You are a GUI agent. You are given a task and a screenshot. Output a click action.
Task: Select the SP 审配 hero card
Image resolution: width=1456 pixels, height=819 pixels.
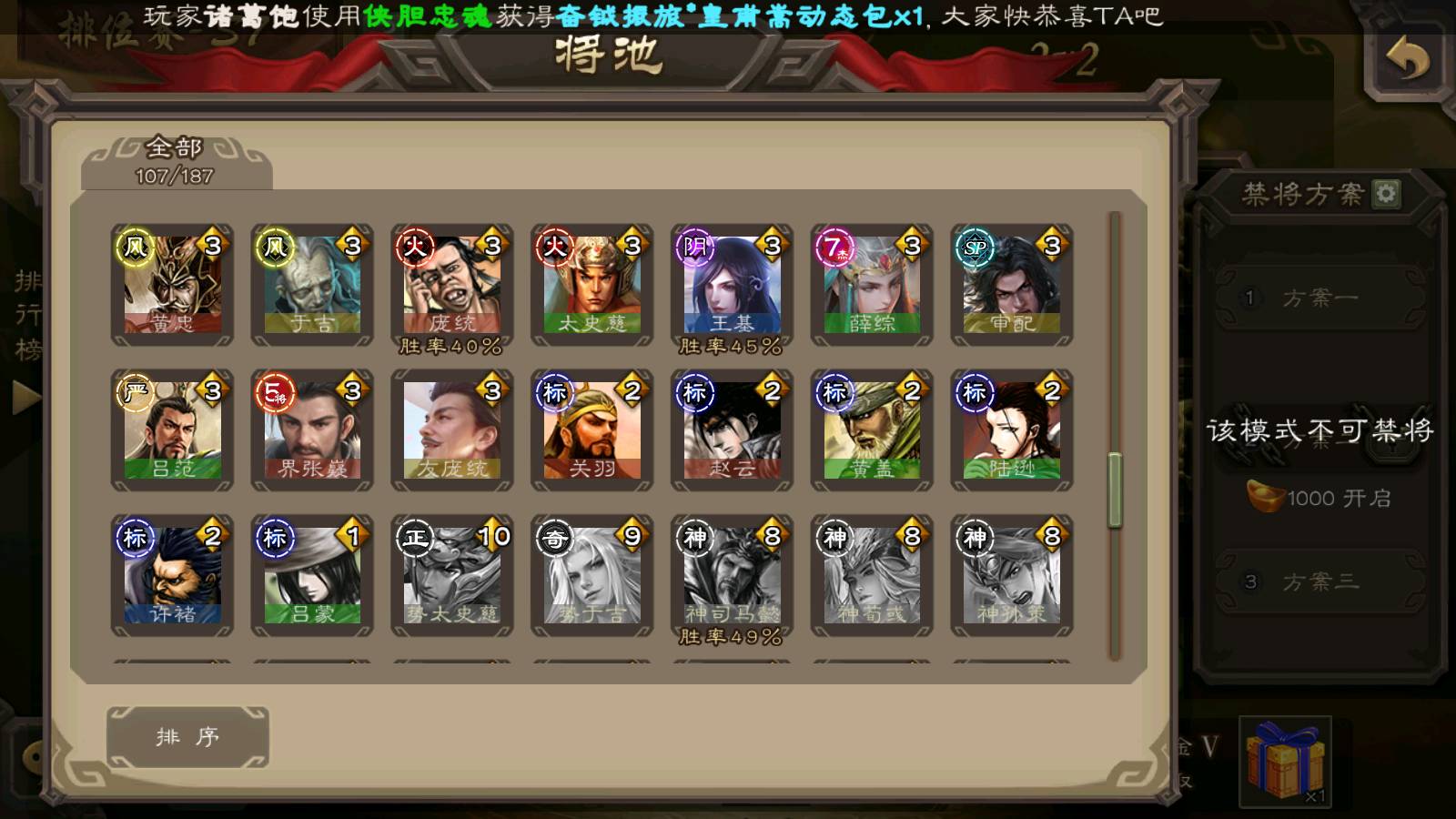click(x=1012, y=284)
